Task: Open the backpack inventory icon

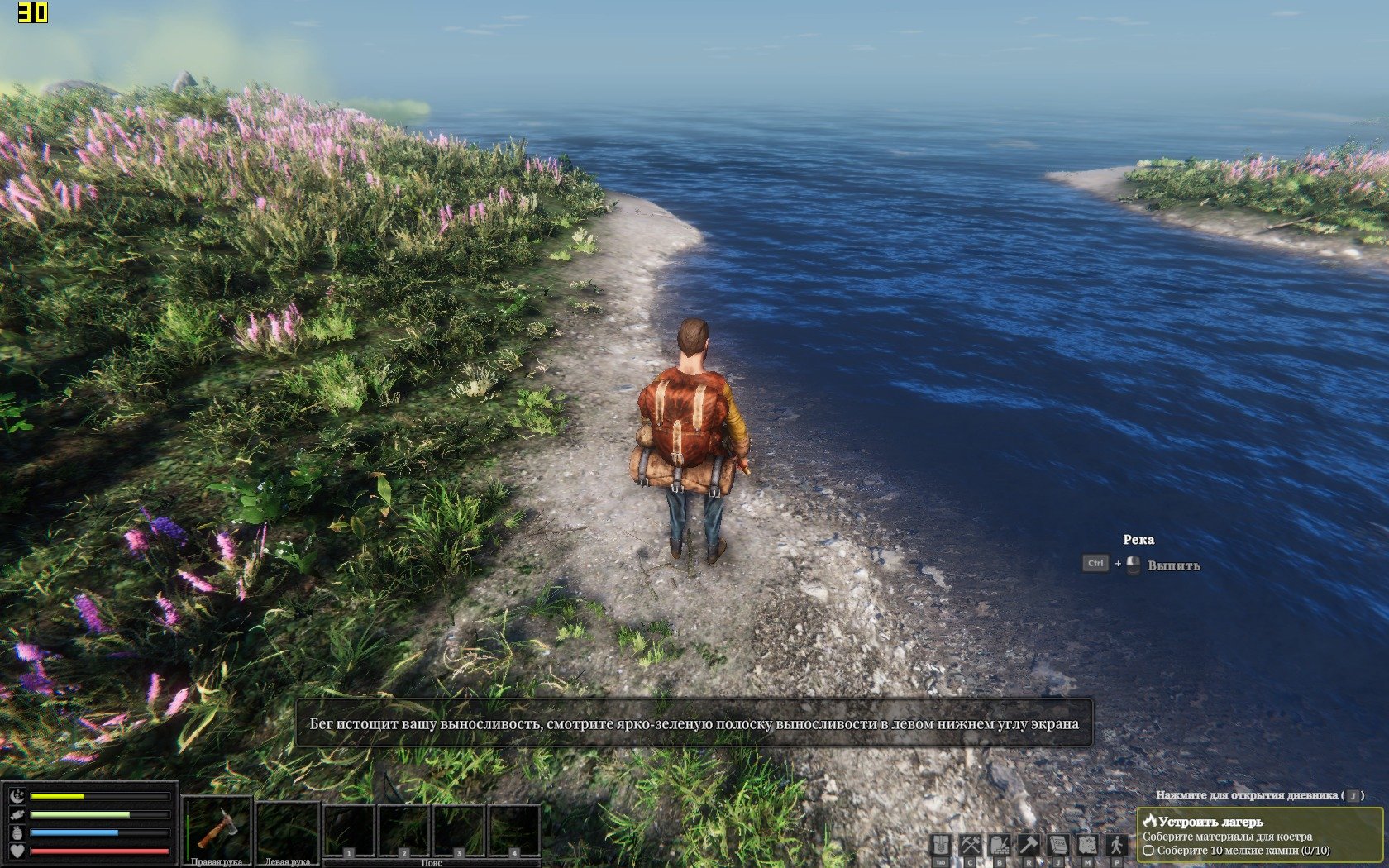Action: 941,846
